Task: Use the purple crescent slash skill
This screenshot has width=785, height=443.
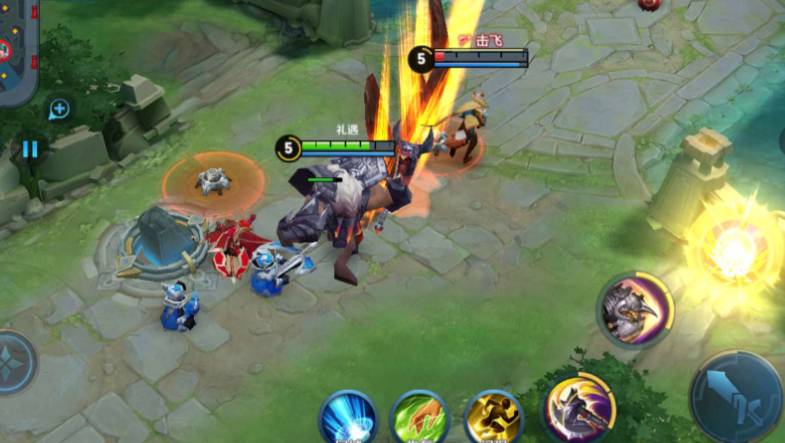Action: coord(578,410)
